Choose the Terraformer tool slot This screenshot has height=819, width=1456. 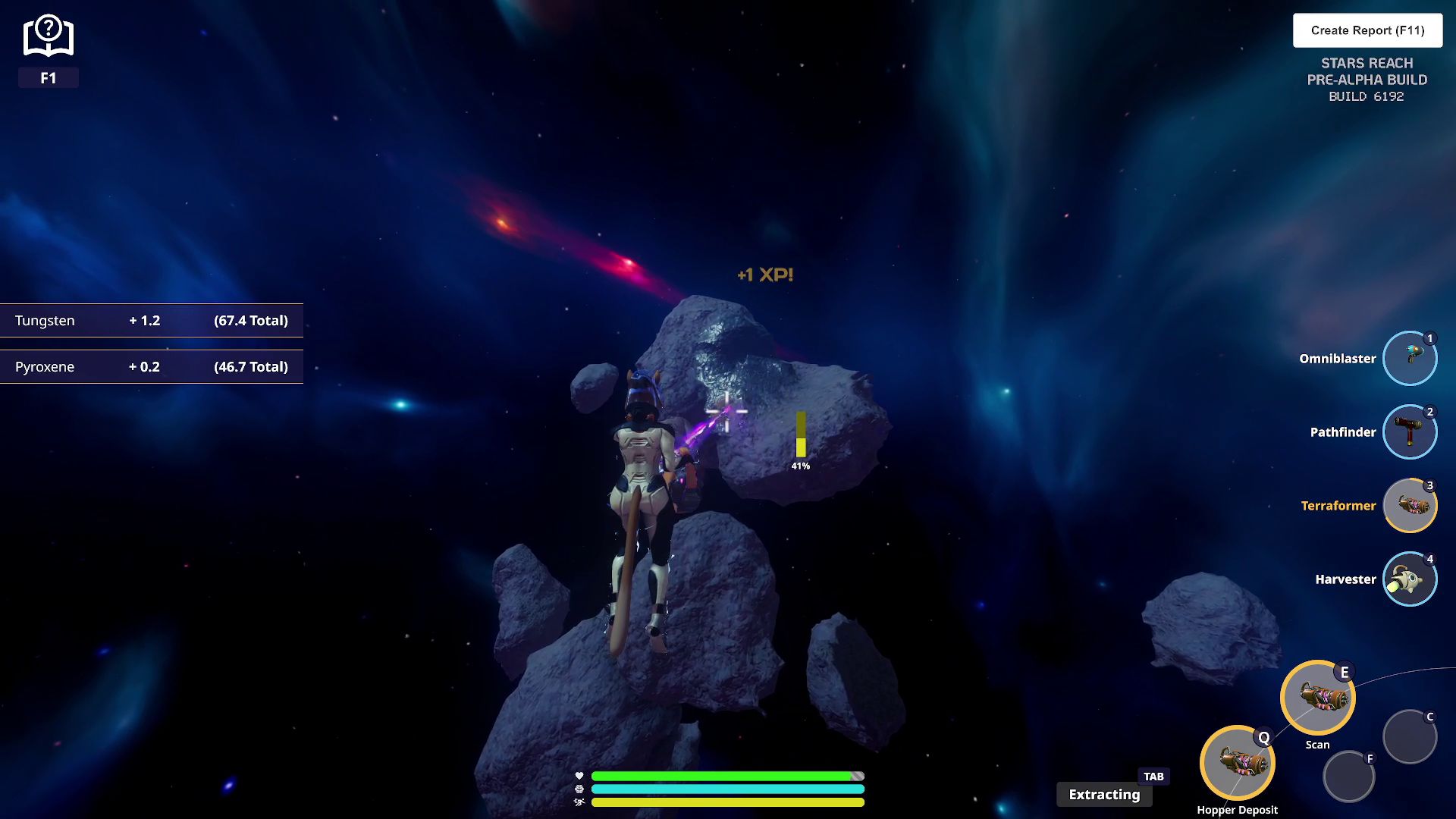point(1410,505)
